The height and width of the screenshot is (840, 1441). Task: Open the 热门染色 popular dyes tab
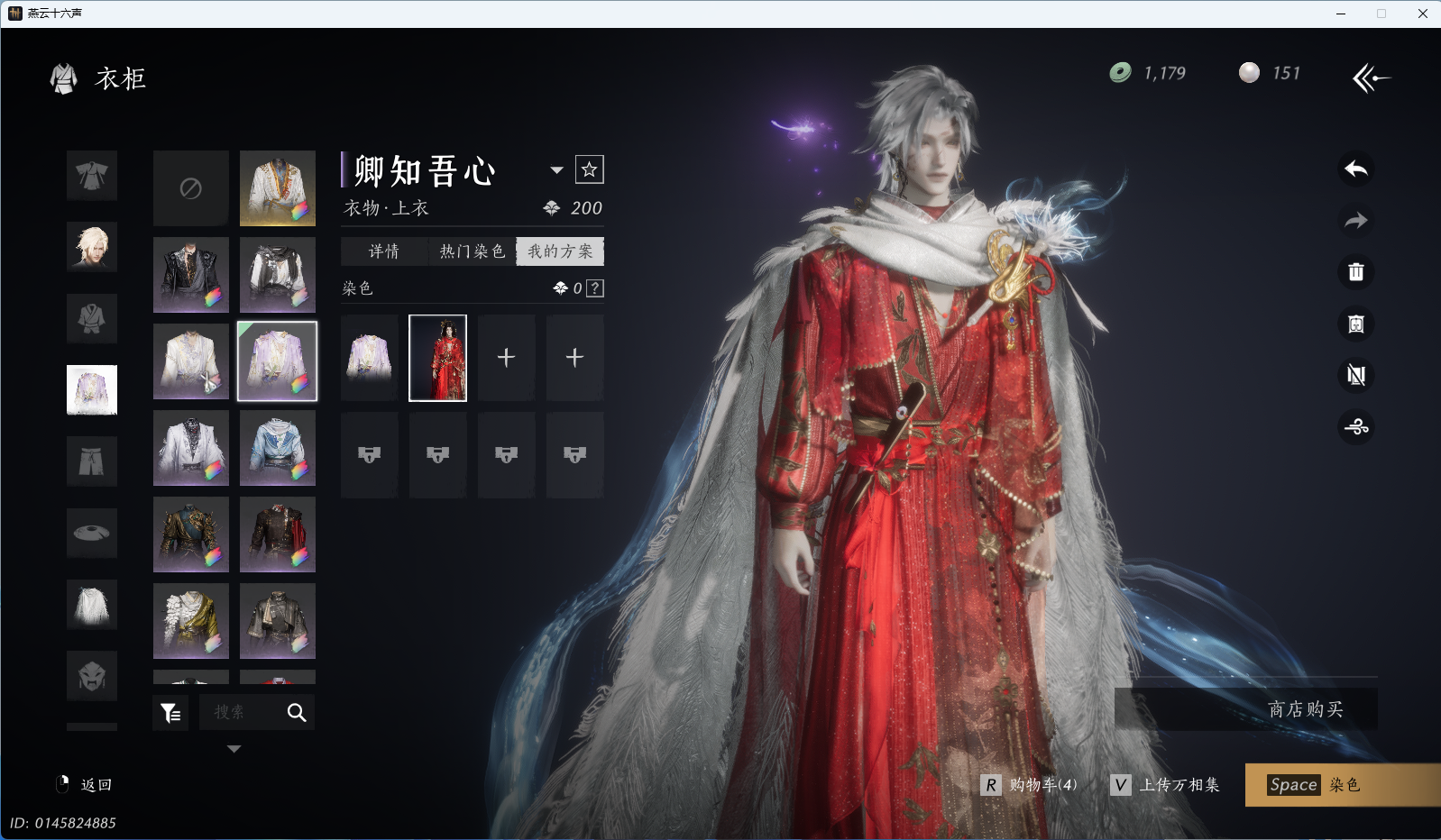[x=472, y=251]
